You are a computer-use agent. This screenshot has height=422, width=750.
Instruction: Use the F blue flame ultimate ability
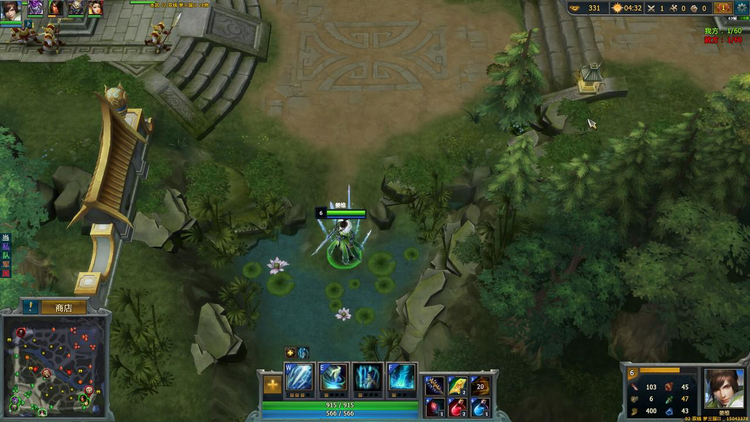(402, 380)
